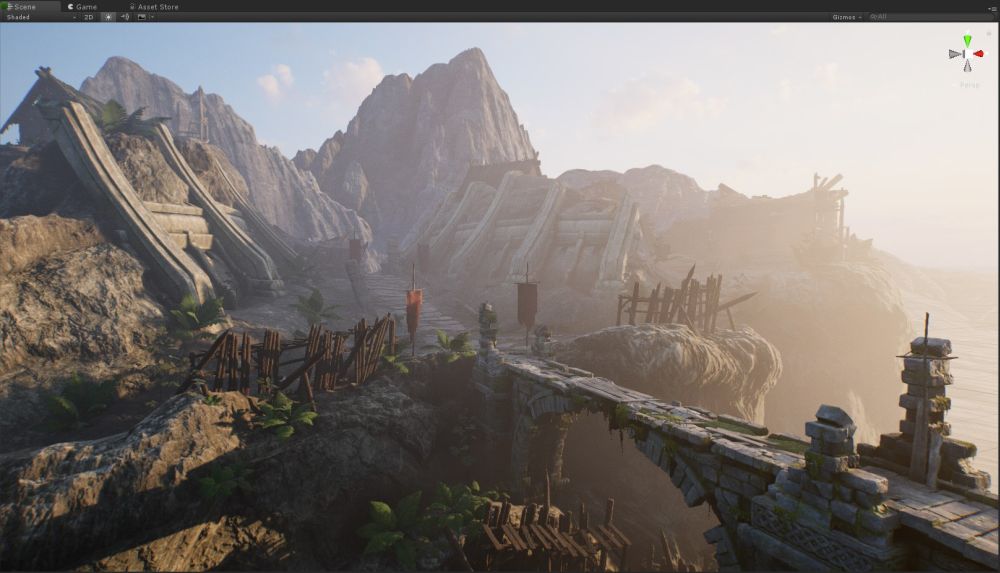The height and width of the screenshot is (573, 1000).
Task: Toggle scene lighting sun icon
Action: [108, 17]
